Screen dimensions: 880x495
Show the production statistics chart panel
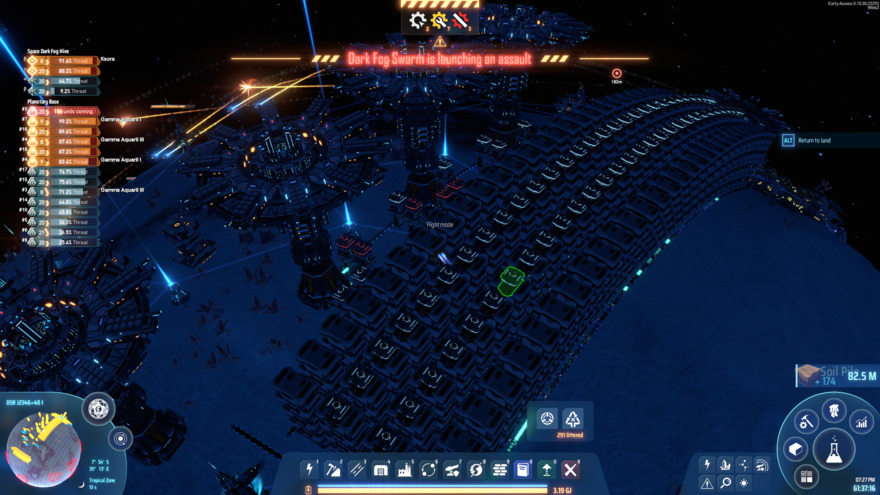[861, 423]
